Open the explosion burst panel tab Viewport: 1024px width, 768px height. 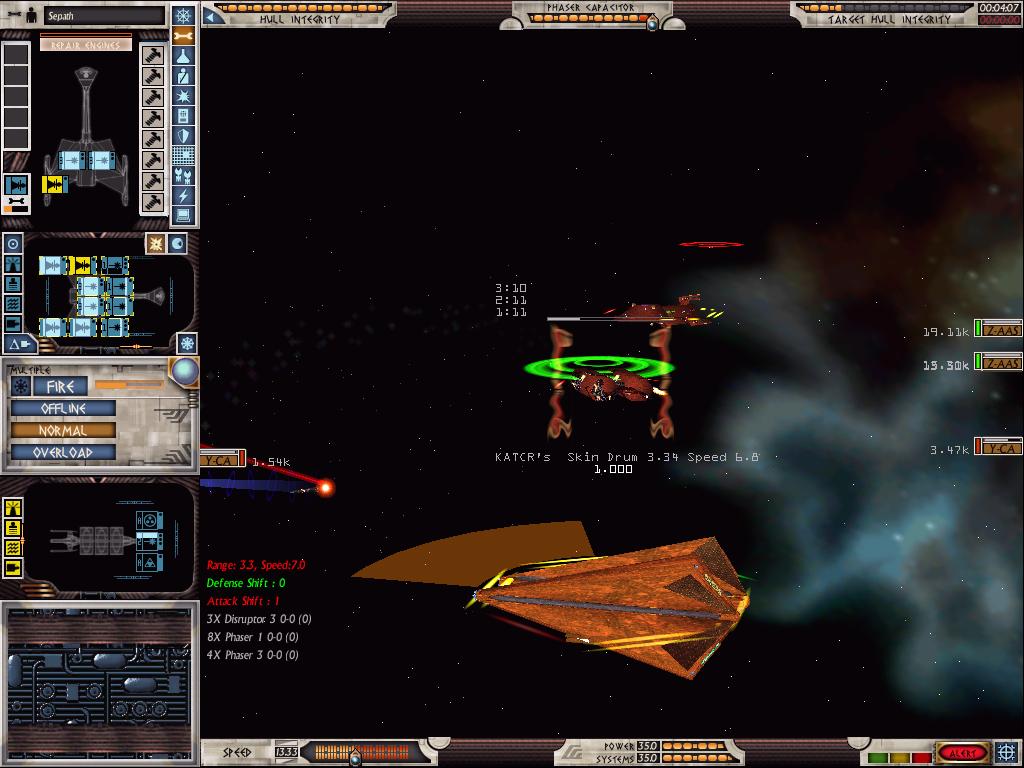183,96
